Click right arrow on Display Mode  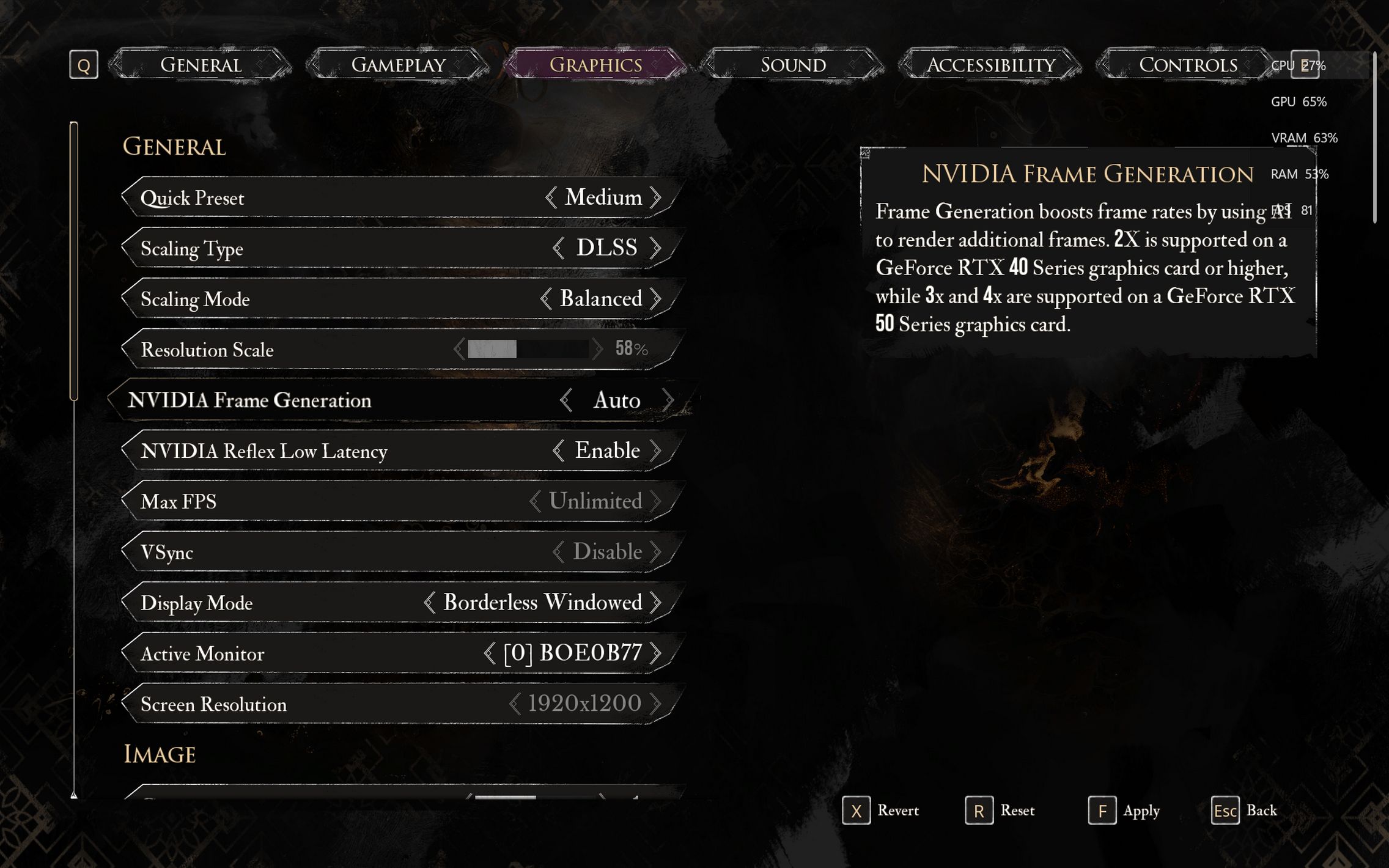point(657,603)
